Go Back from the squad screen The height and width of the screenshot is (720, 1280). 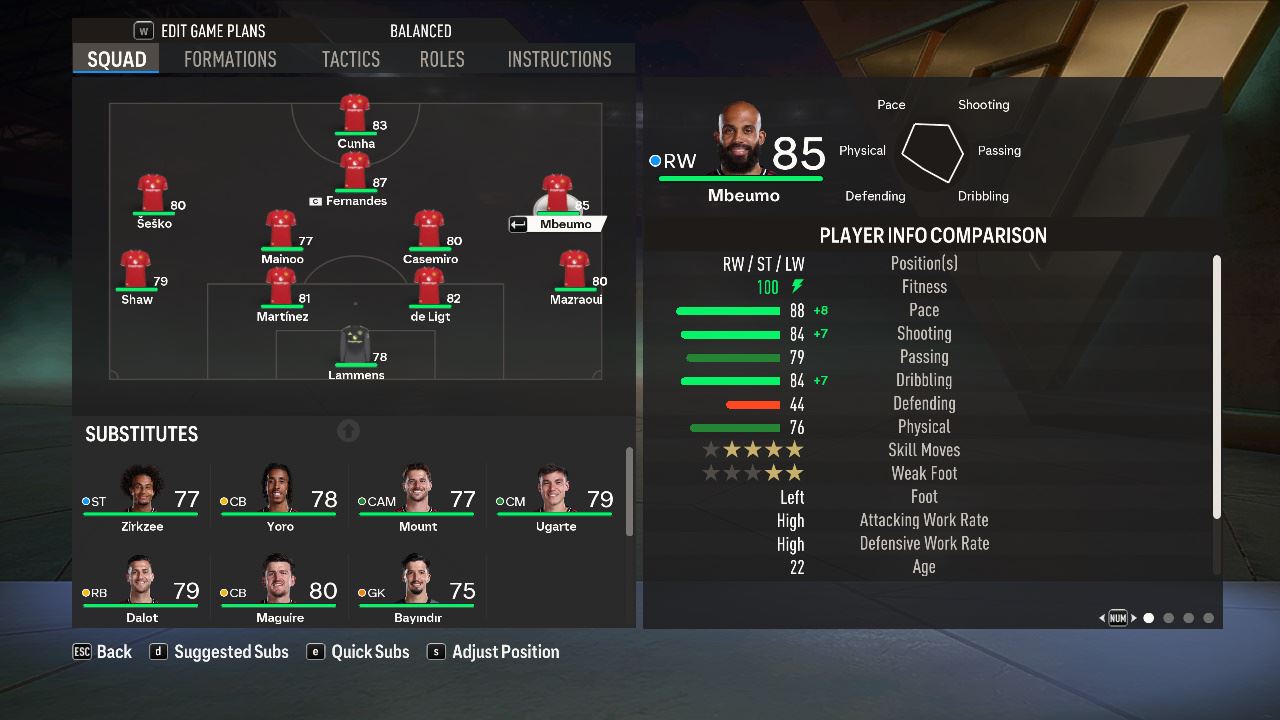click(x=103, y=652)
